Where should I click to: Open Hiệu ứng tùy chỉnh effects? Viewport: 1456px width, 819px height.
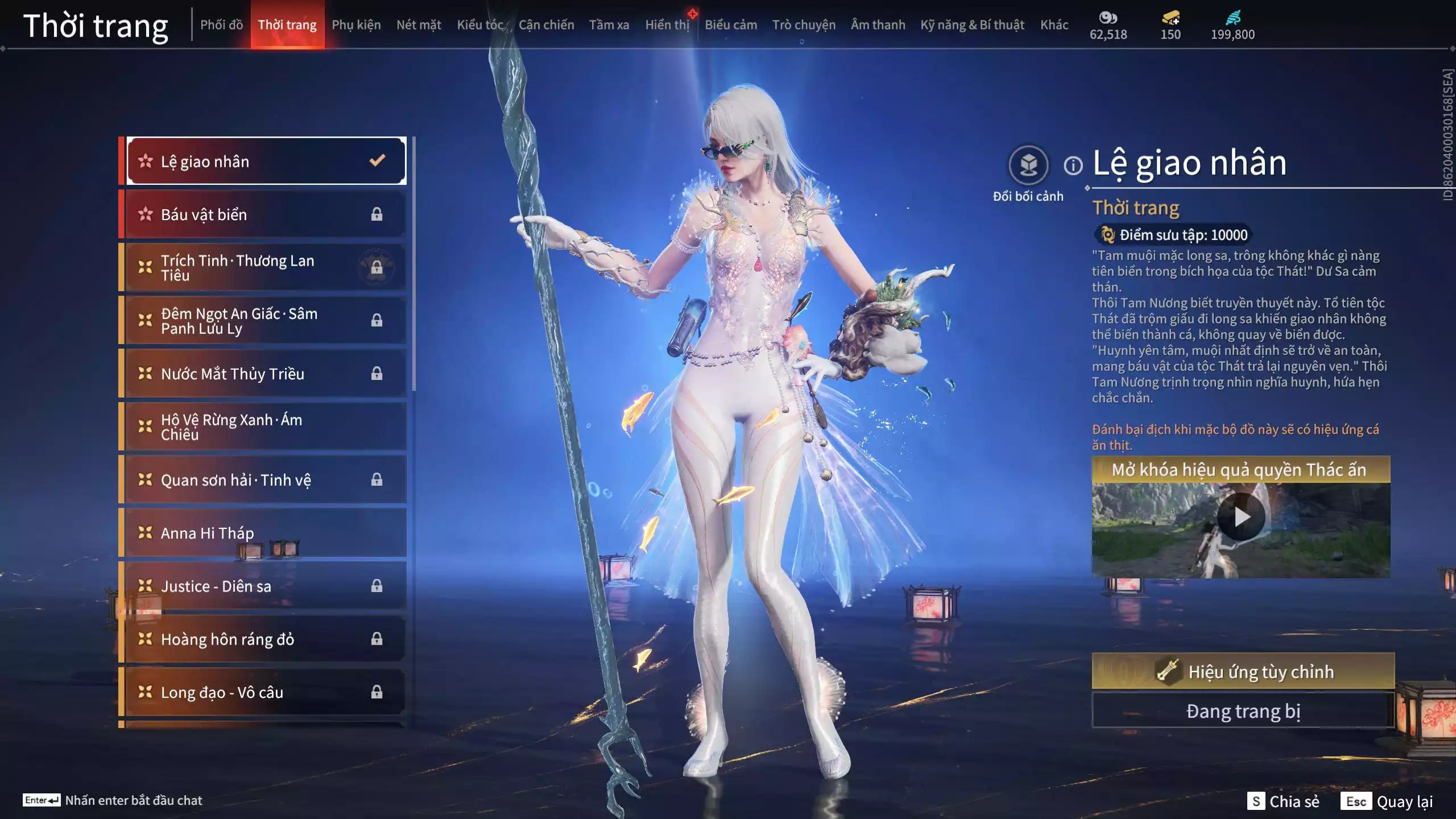click(1243, 672)
